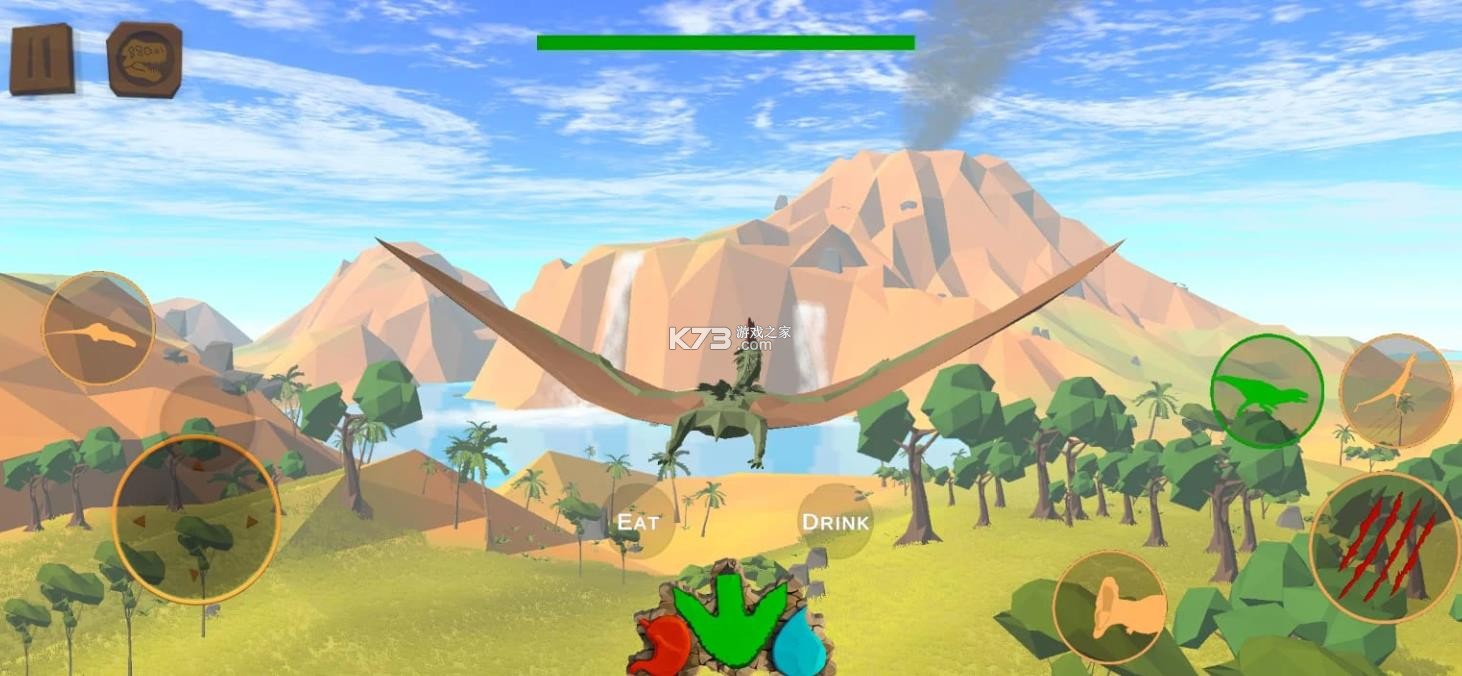1462x676 pixels.
Task: Activate the red claw slash attack
Action: click(1385, 547)
